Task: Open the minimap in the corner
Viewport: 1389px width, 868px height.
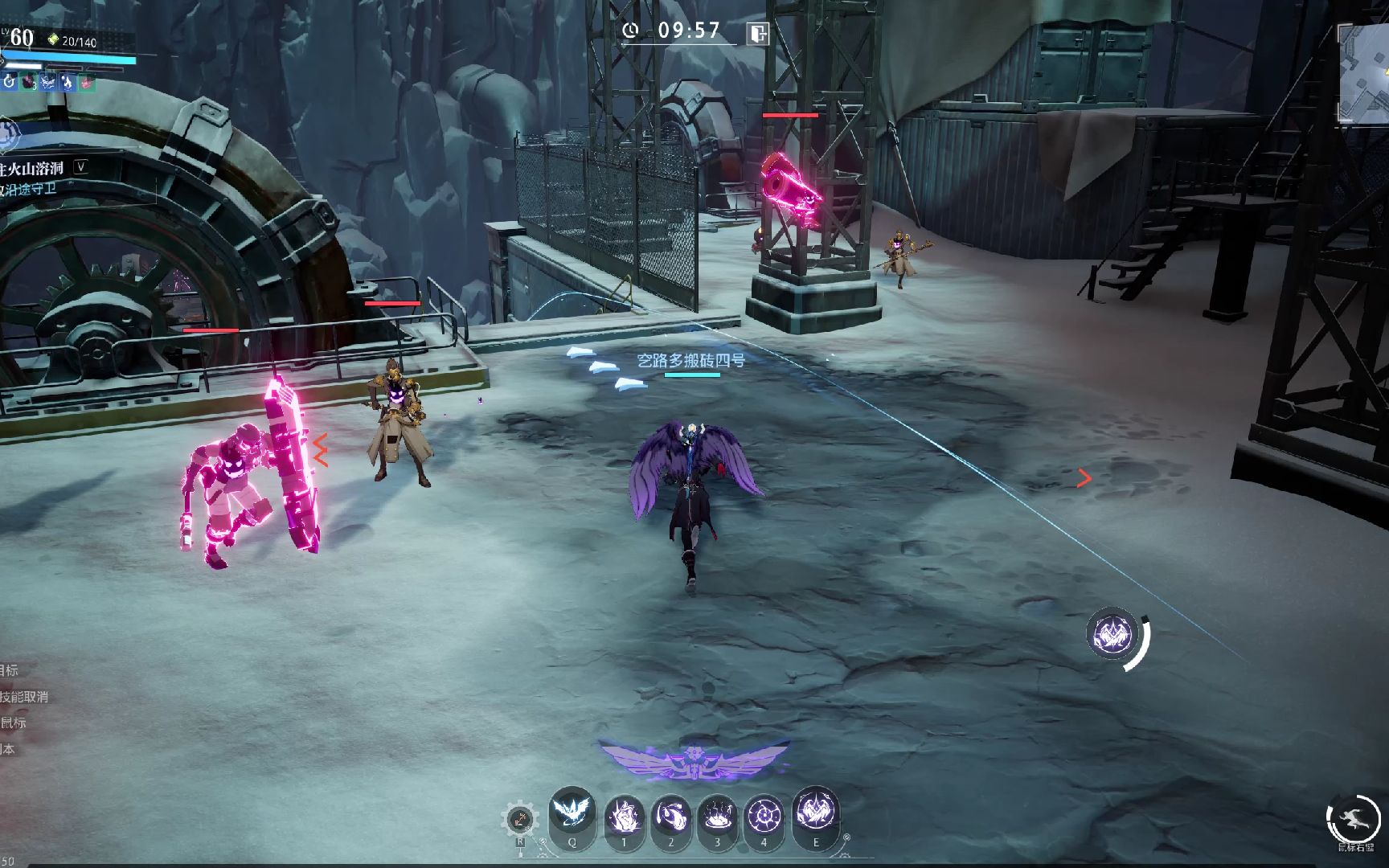Action: click(x=1365, y=74)
